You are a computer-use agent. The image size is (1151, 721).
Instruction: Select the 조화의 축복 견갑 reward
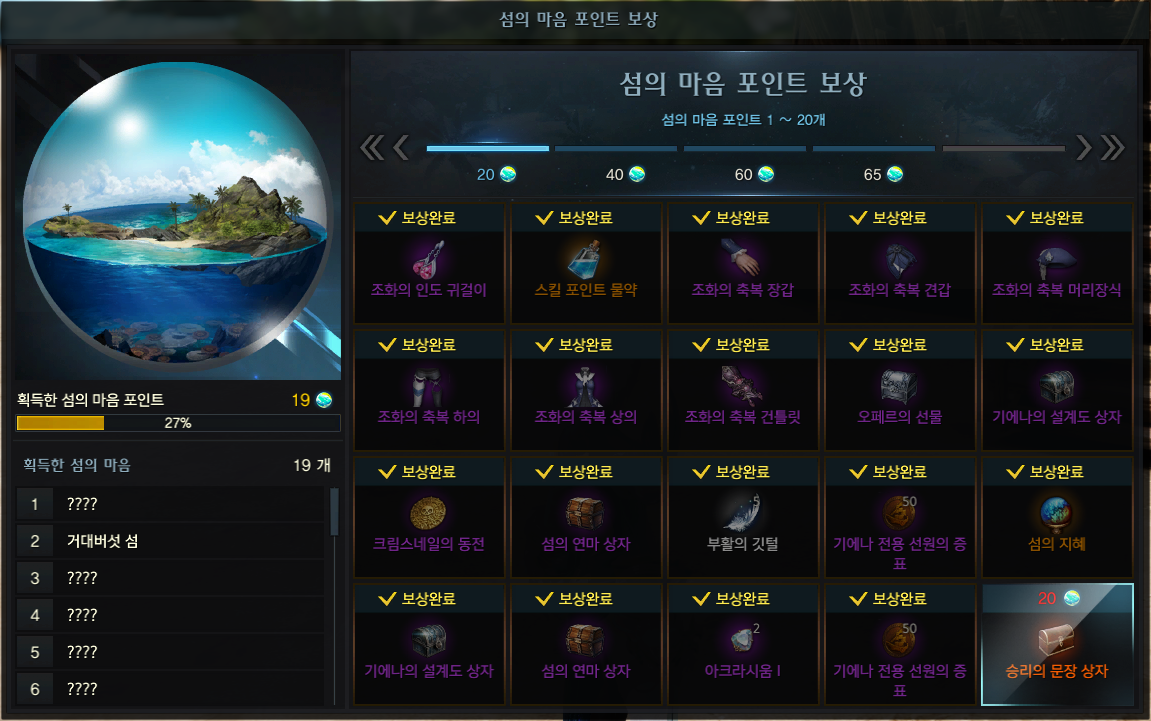click(x=900, y=264)
